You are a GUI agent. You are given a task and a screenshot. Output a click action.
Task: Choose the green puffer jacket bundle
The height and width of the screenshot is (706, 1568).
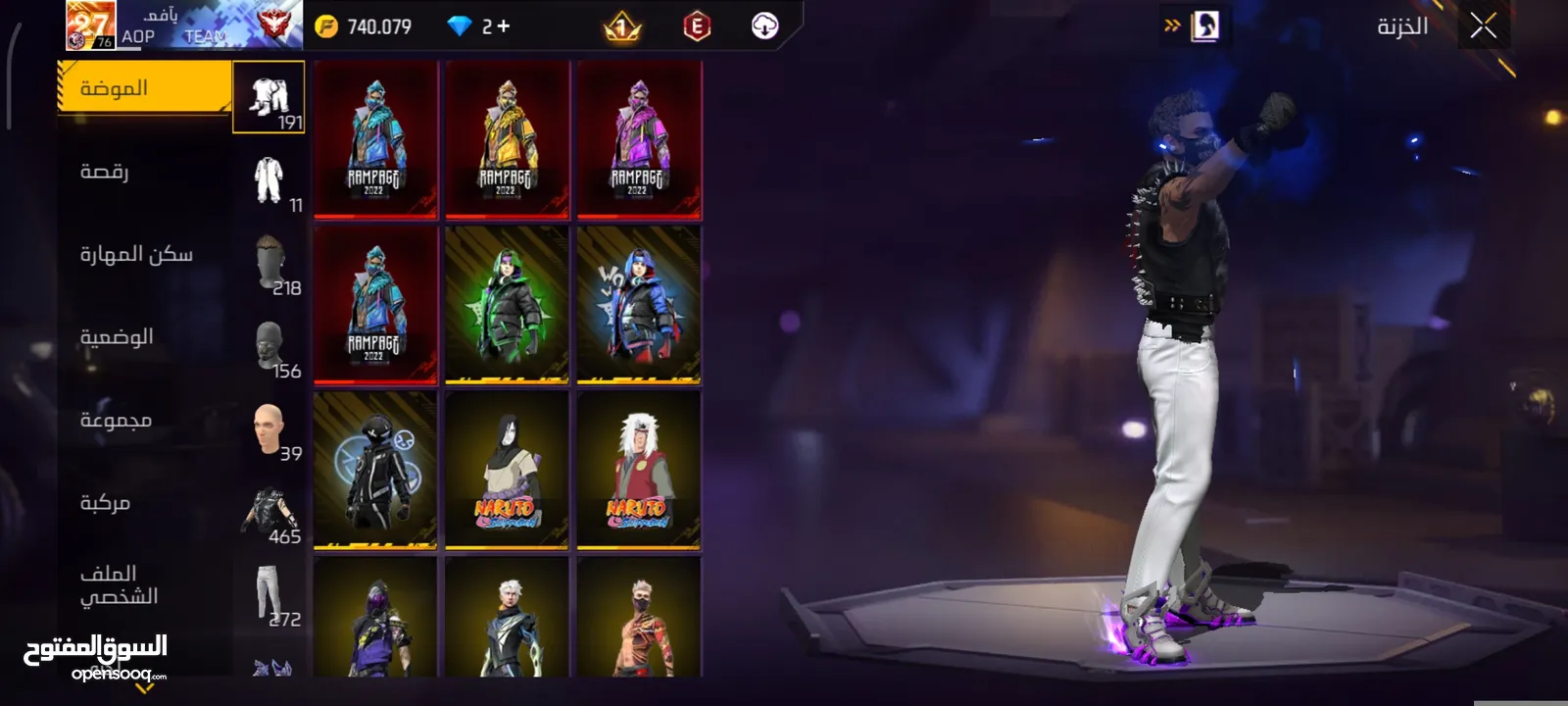(x=507, y=305)
